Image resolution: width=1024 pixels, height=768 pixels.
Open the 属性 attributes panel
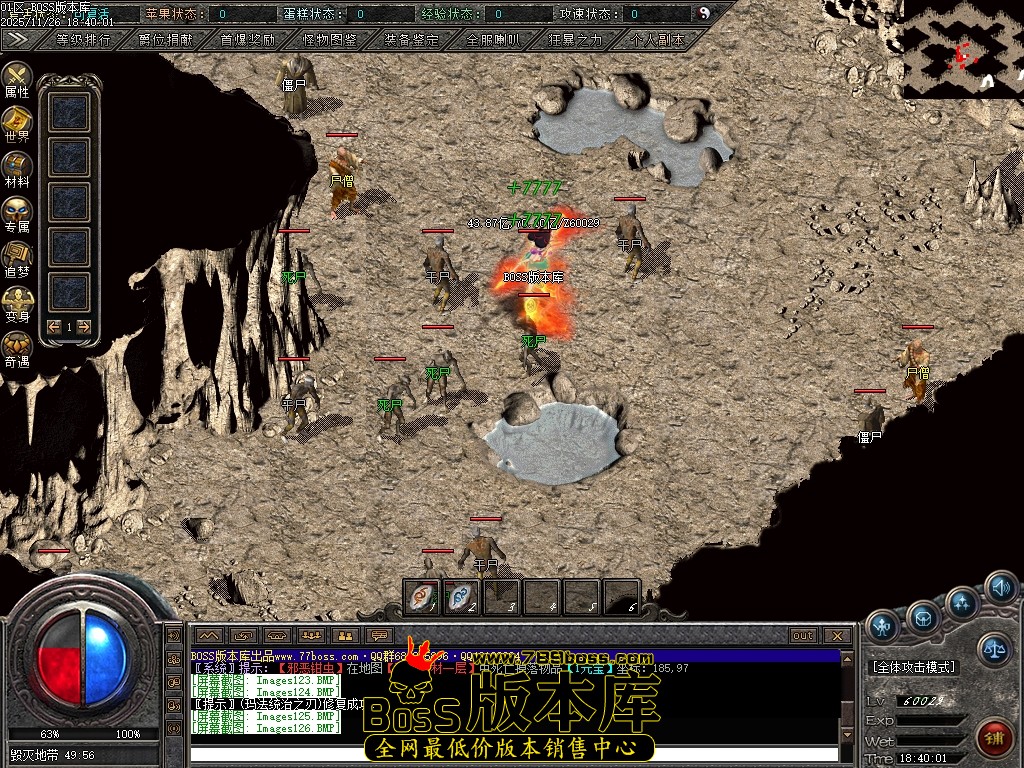(17, 80)
